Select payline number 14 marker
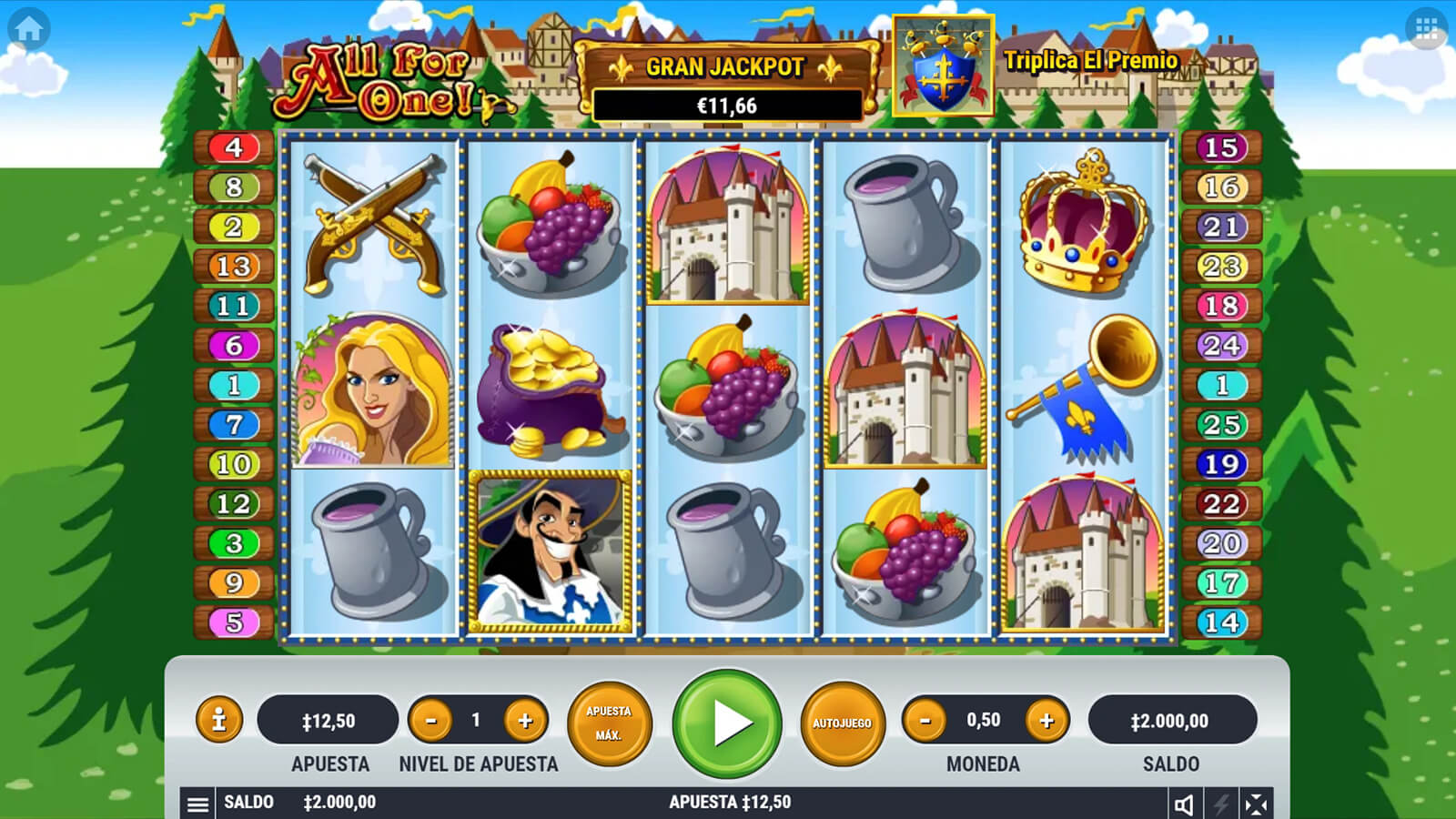This screenshot has height=819, width=1456. pos(1221,622)
